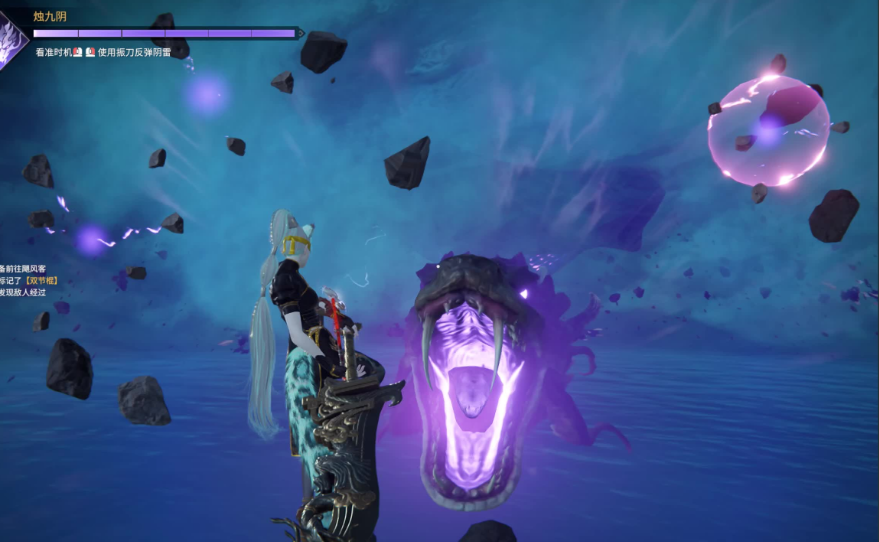Click the 烛九阴 boss emblem icon
Screen dimensions: 879x542
pos(11,42)
